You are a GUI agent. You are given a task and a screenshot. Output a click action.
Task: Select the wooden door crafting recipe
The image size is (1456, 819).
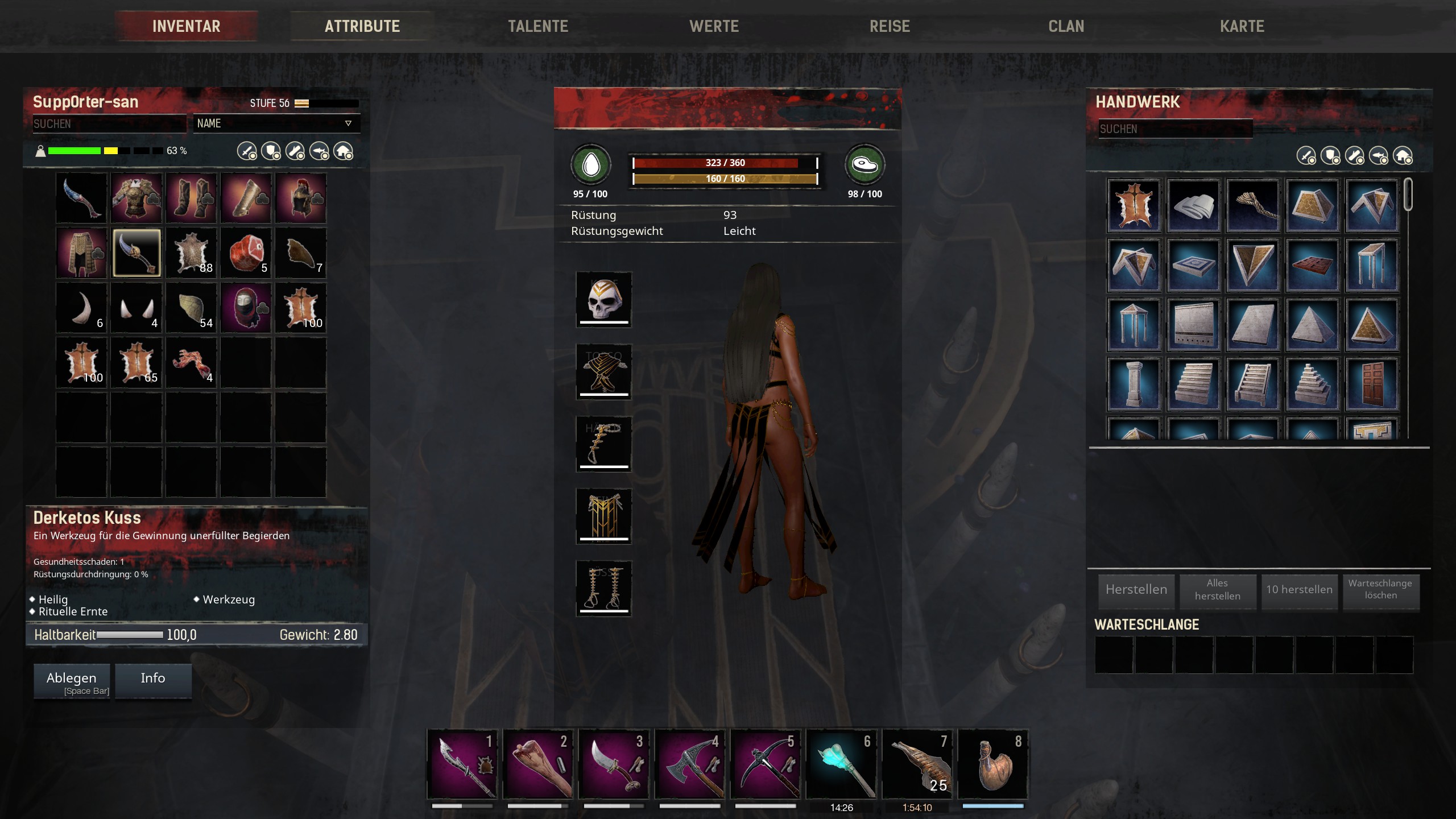point(1371,384)
